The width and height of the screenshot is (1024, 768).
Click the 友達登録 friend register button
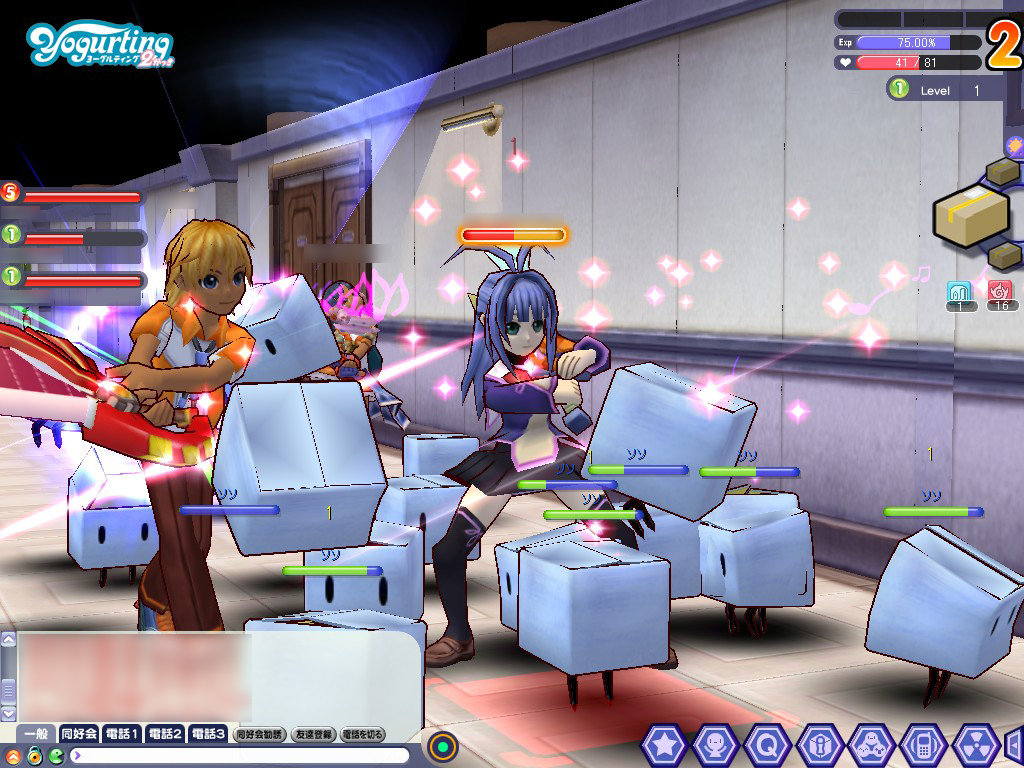point(313,734)
